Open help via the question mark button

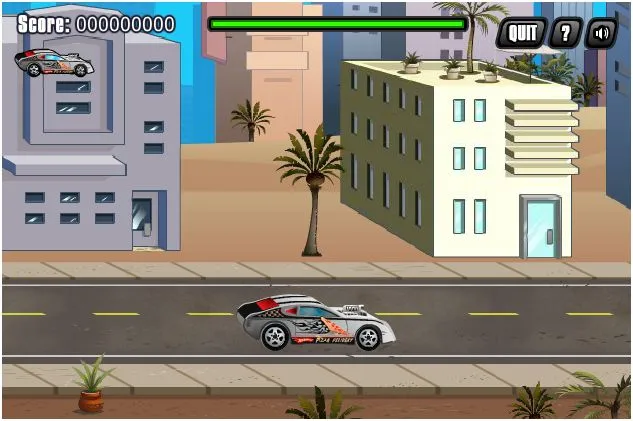(566, 33)
